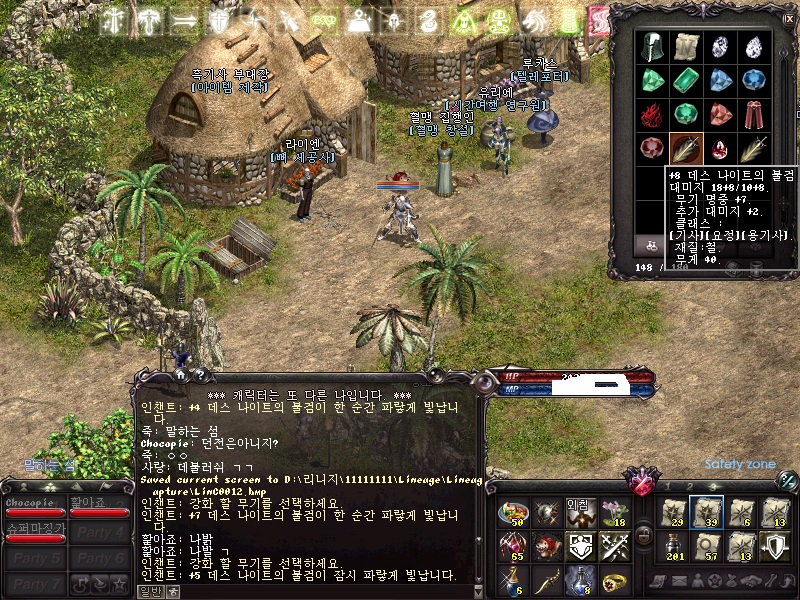Select the Death Knight flame sword slot
This screenshot has width=800, height=600.
pos(686,148)
